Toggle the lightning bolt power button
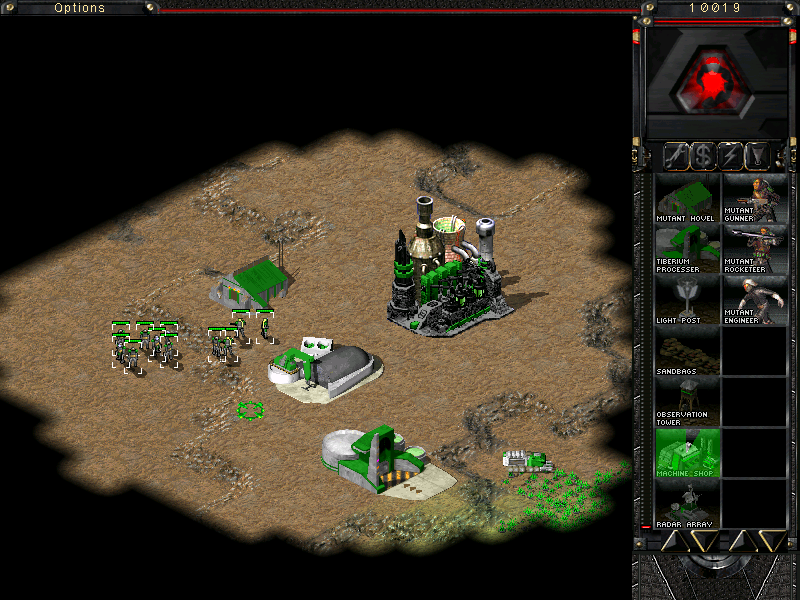 pyautogui.click(x=731, y=155)
